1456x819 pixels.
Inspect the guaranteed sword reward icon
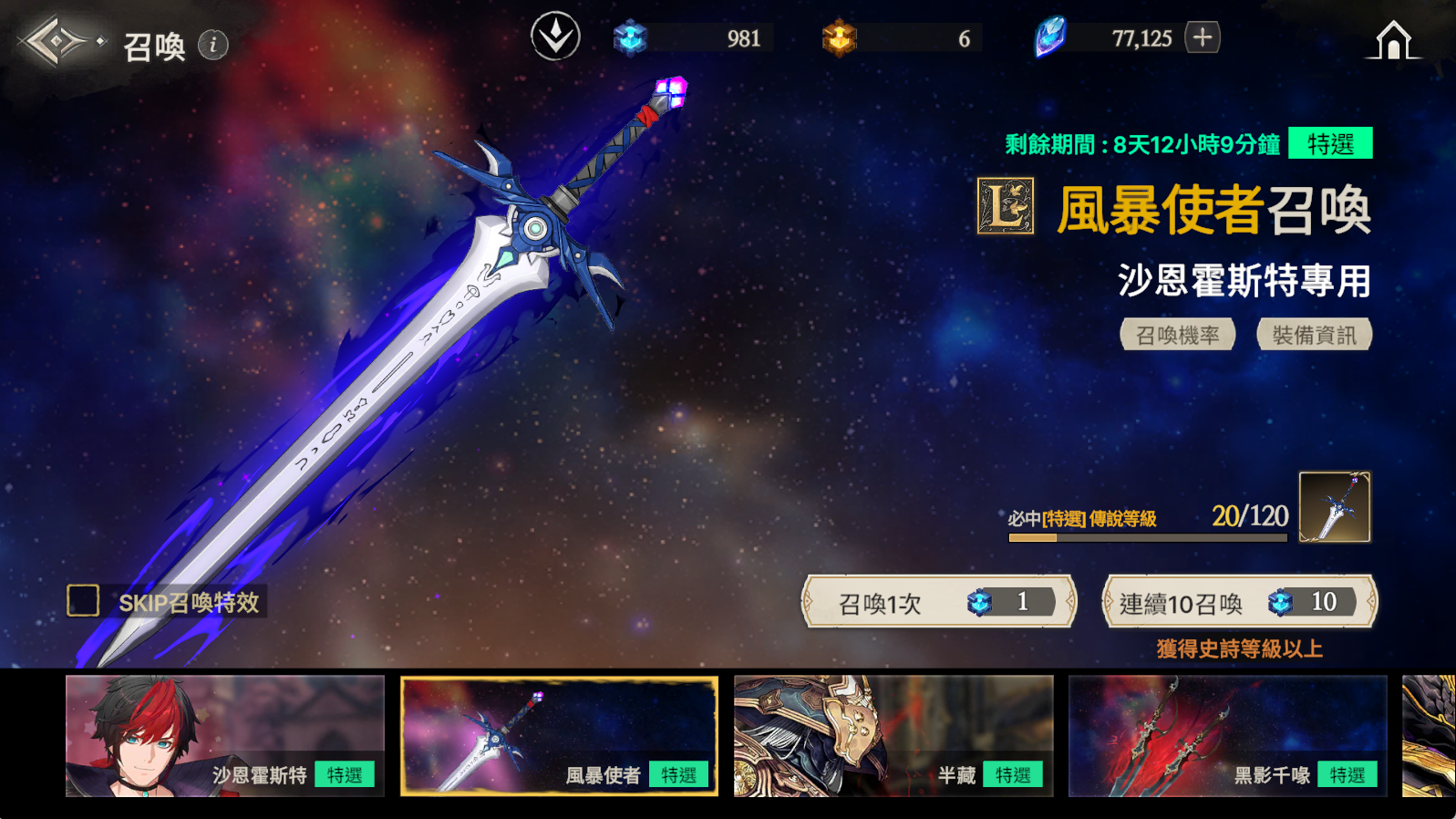[x=1334, y=507]
